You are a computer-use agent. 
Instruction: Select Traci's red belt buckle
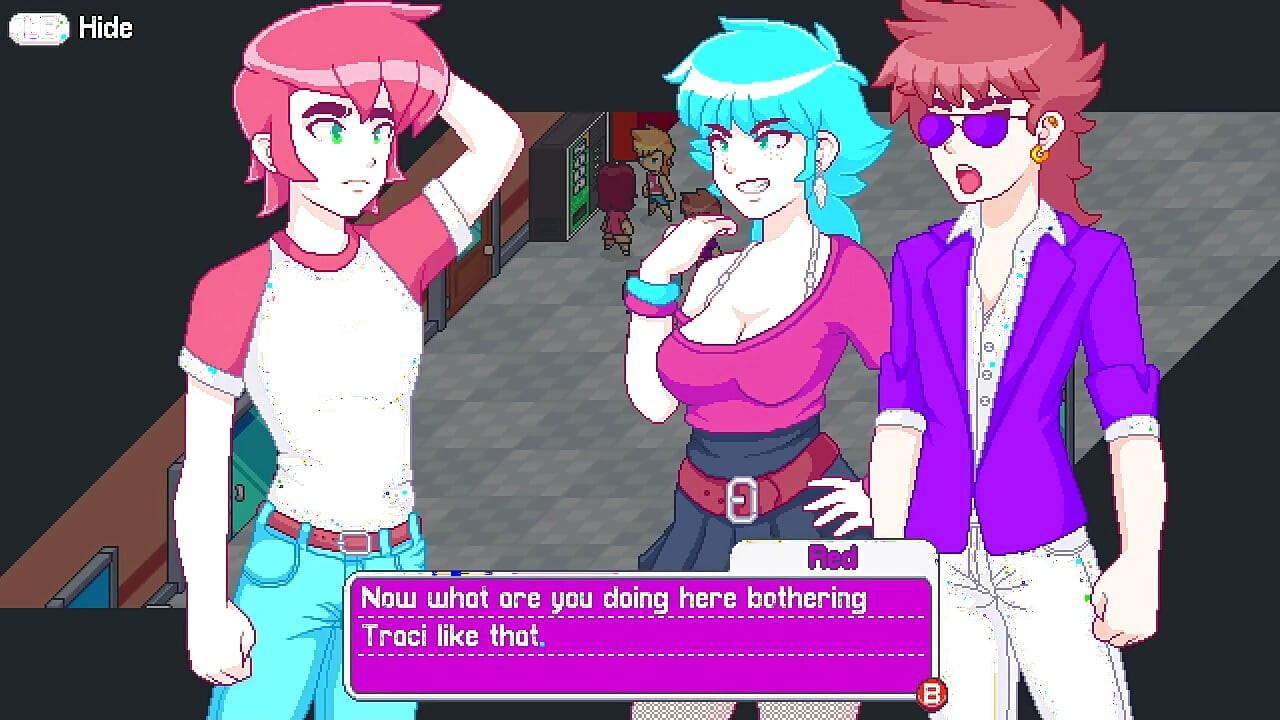pos(743,500)
